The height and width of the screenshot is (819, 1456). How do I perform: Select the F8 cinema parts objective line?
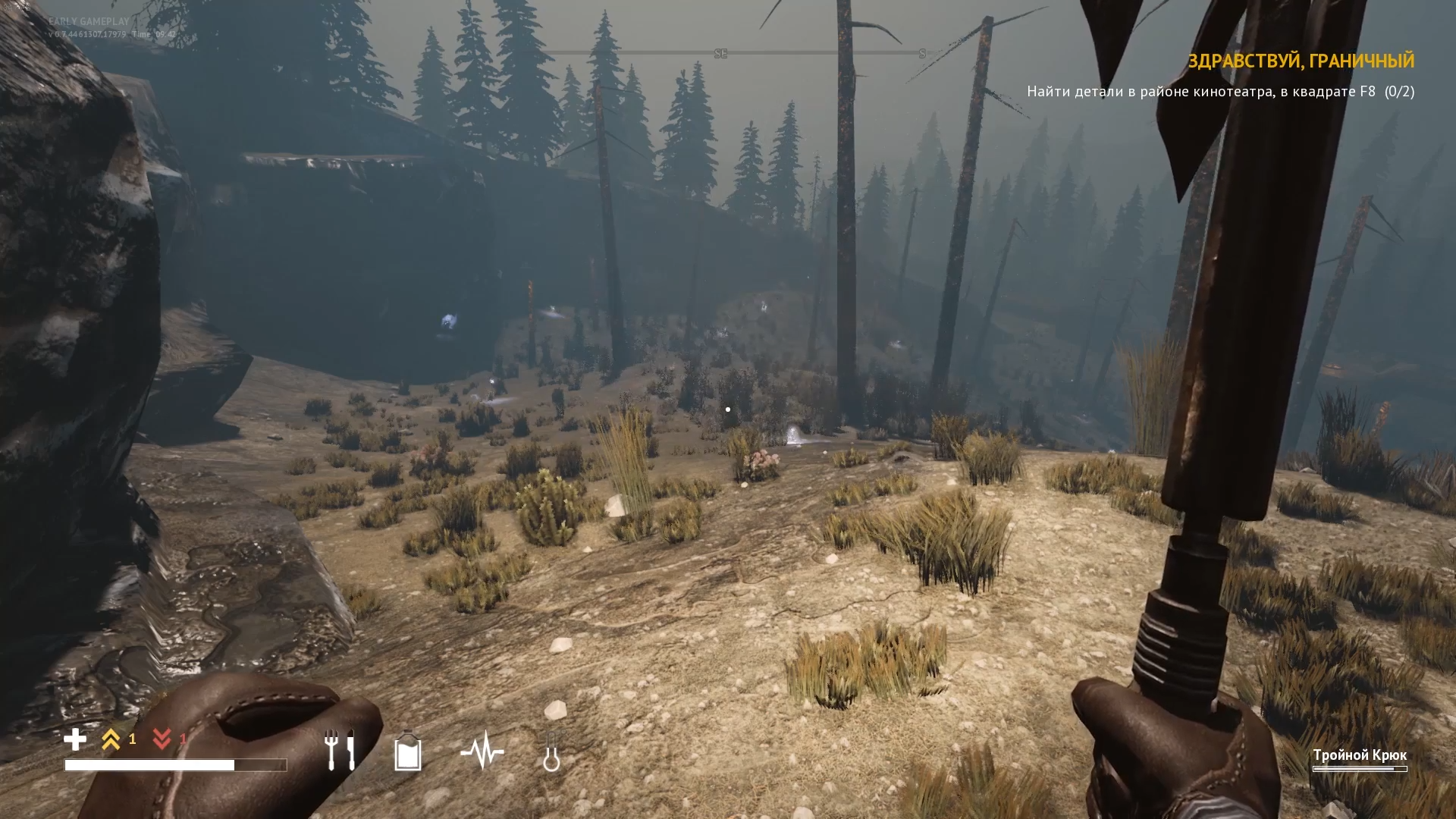[1219, 92]
